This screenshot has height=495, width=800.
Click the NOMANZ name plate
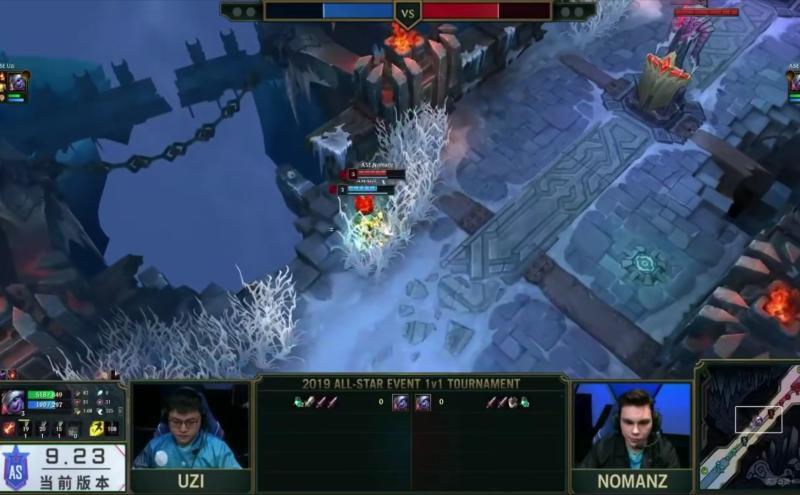[x=632, y=481]
